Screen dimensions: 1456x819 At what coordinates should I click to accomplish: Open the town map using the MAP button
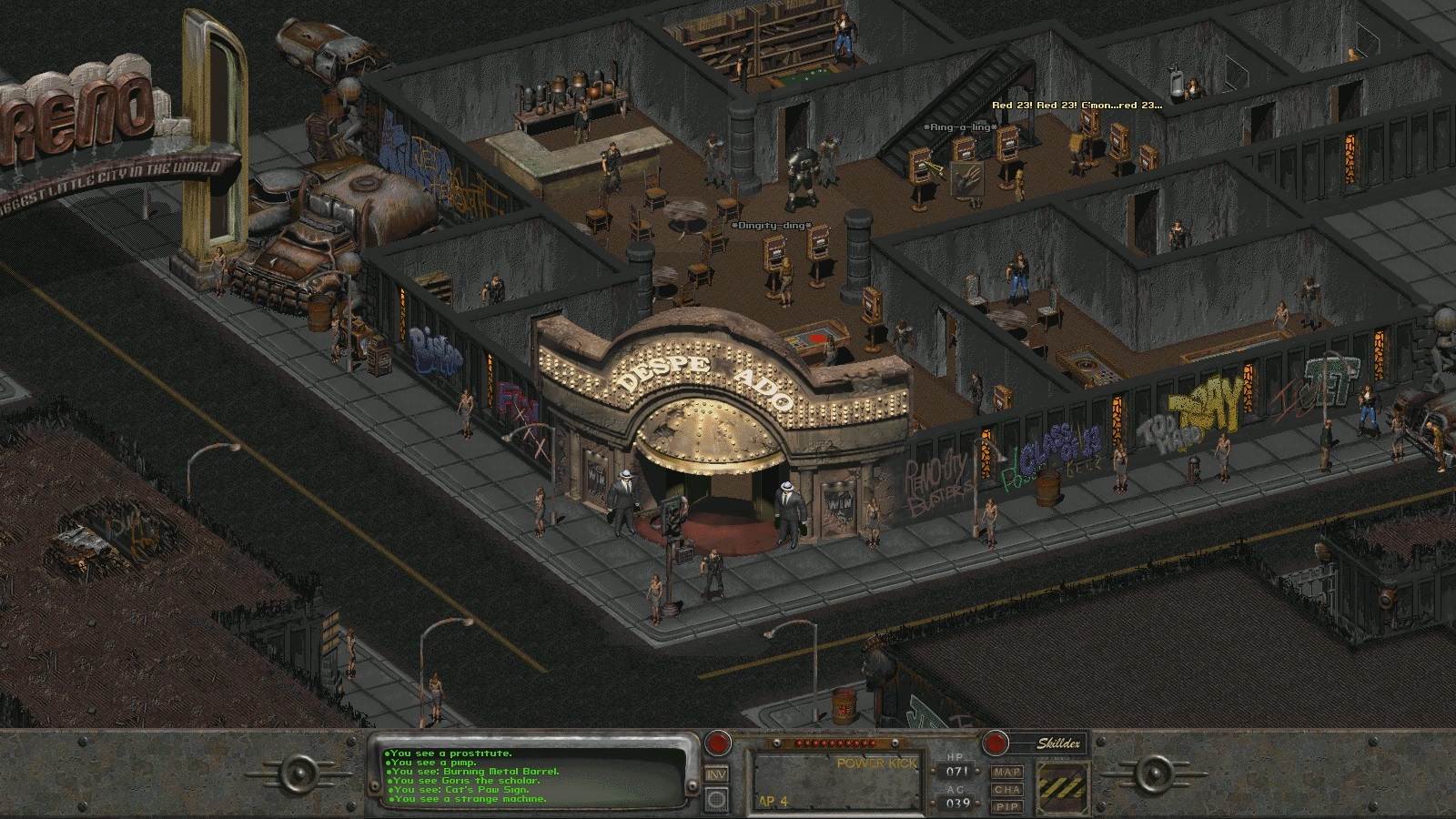point(1007,773)
